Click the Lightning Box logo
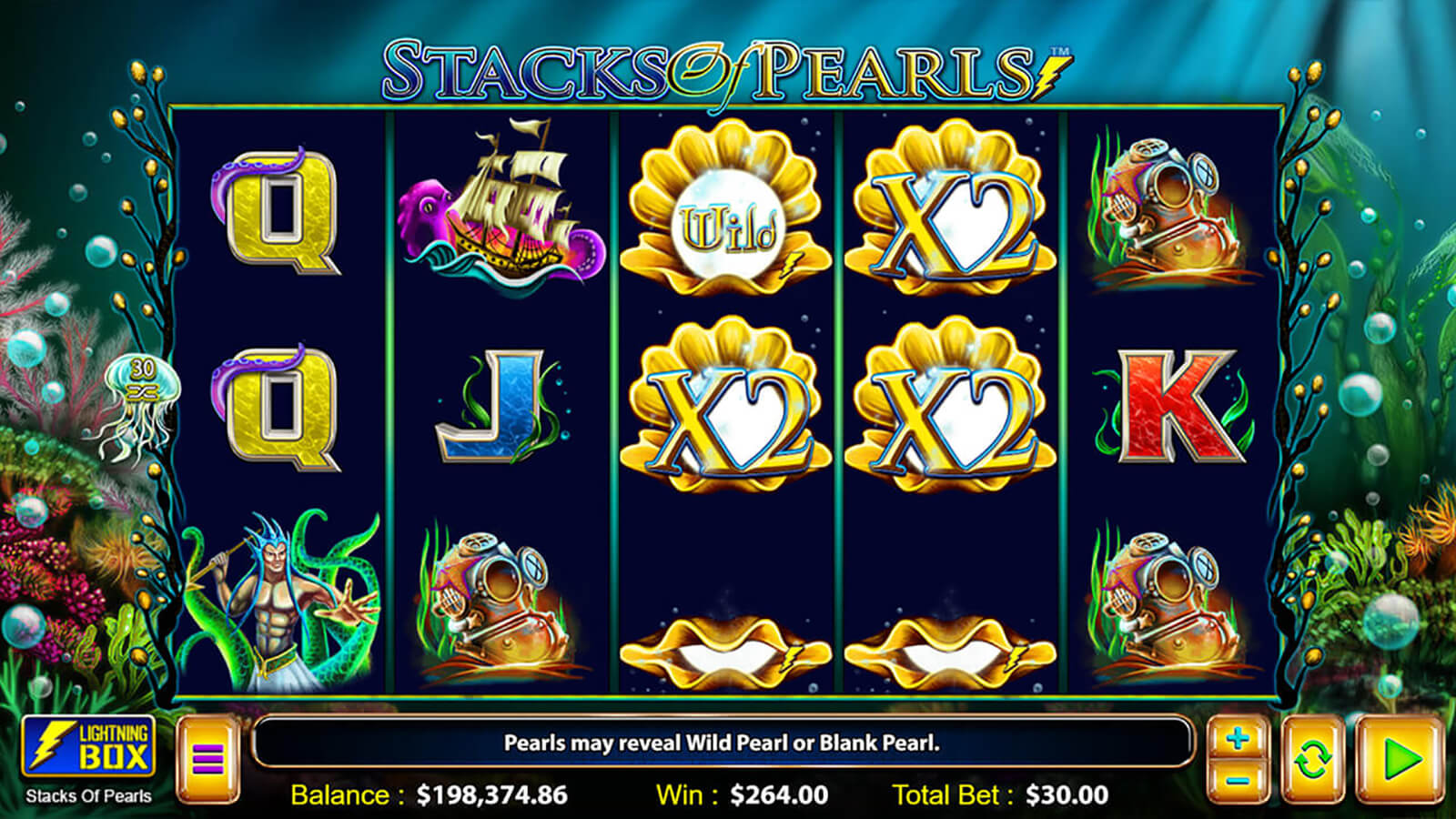1456x819 pixels. (x=88, y=746)
